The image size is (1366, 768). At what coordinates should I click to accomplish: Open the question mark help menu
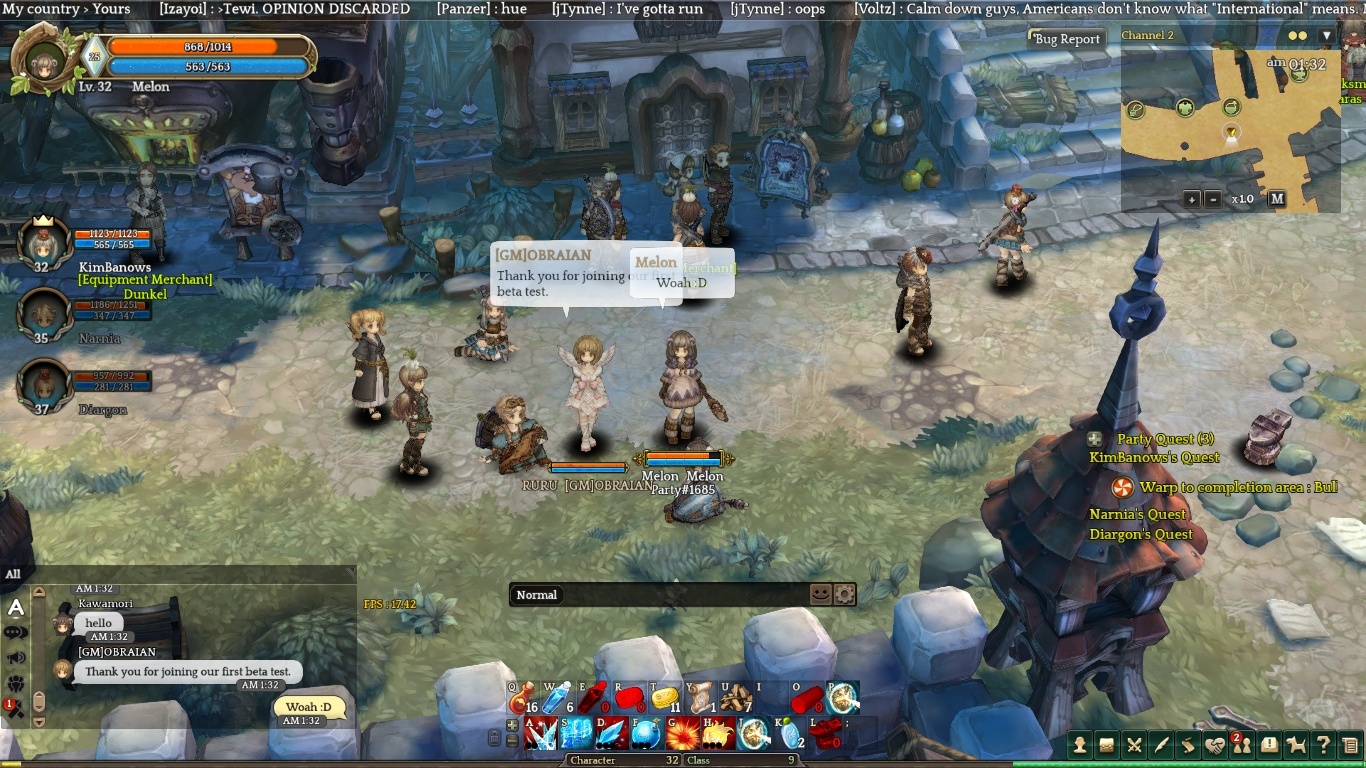[1323, 744]
